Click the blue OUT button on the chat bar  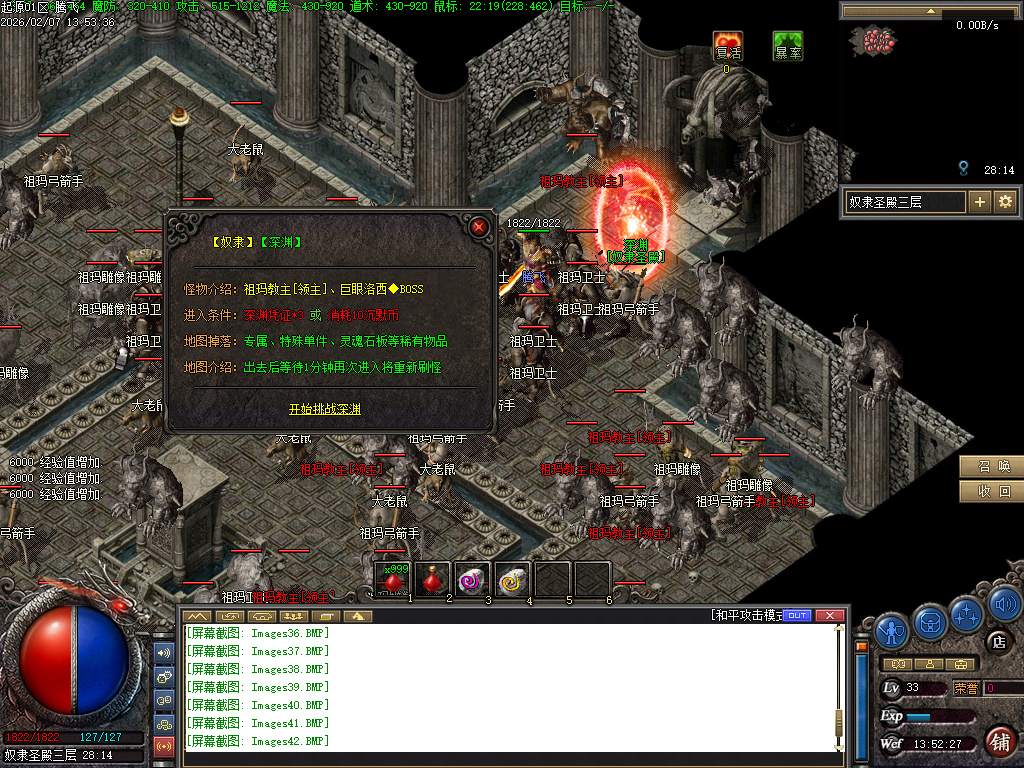(x=797, y=615)
